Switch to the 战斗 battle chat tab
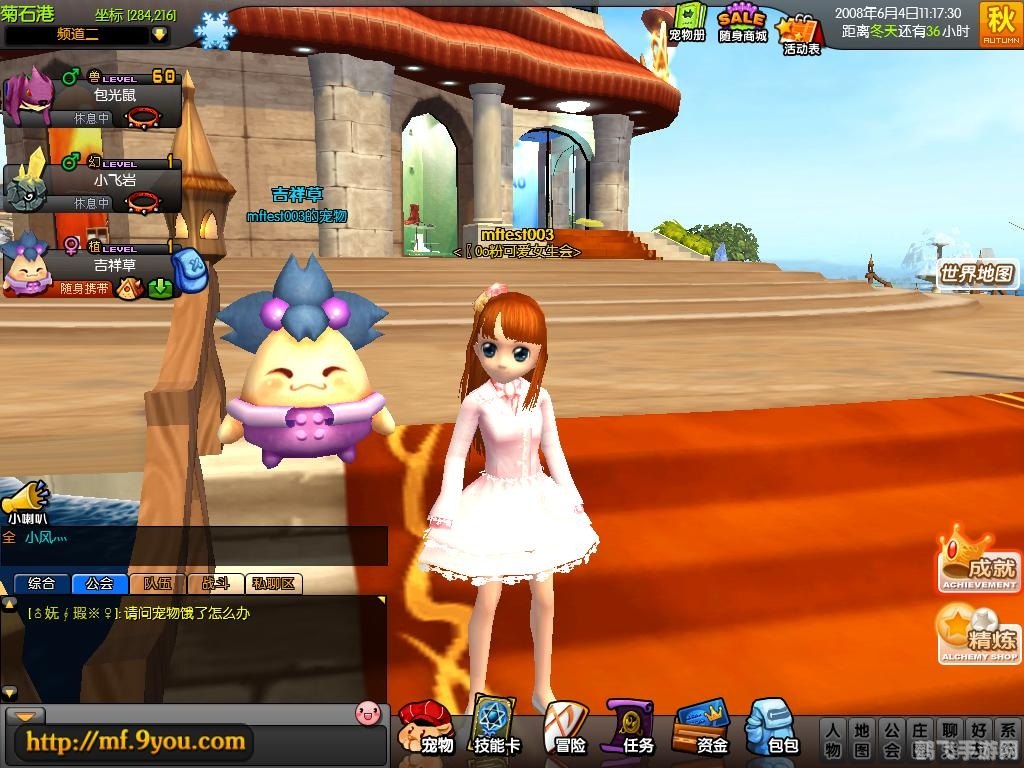 215,584
